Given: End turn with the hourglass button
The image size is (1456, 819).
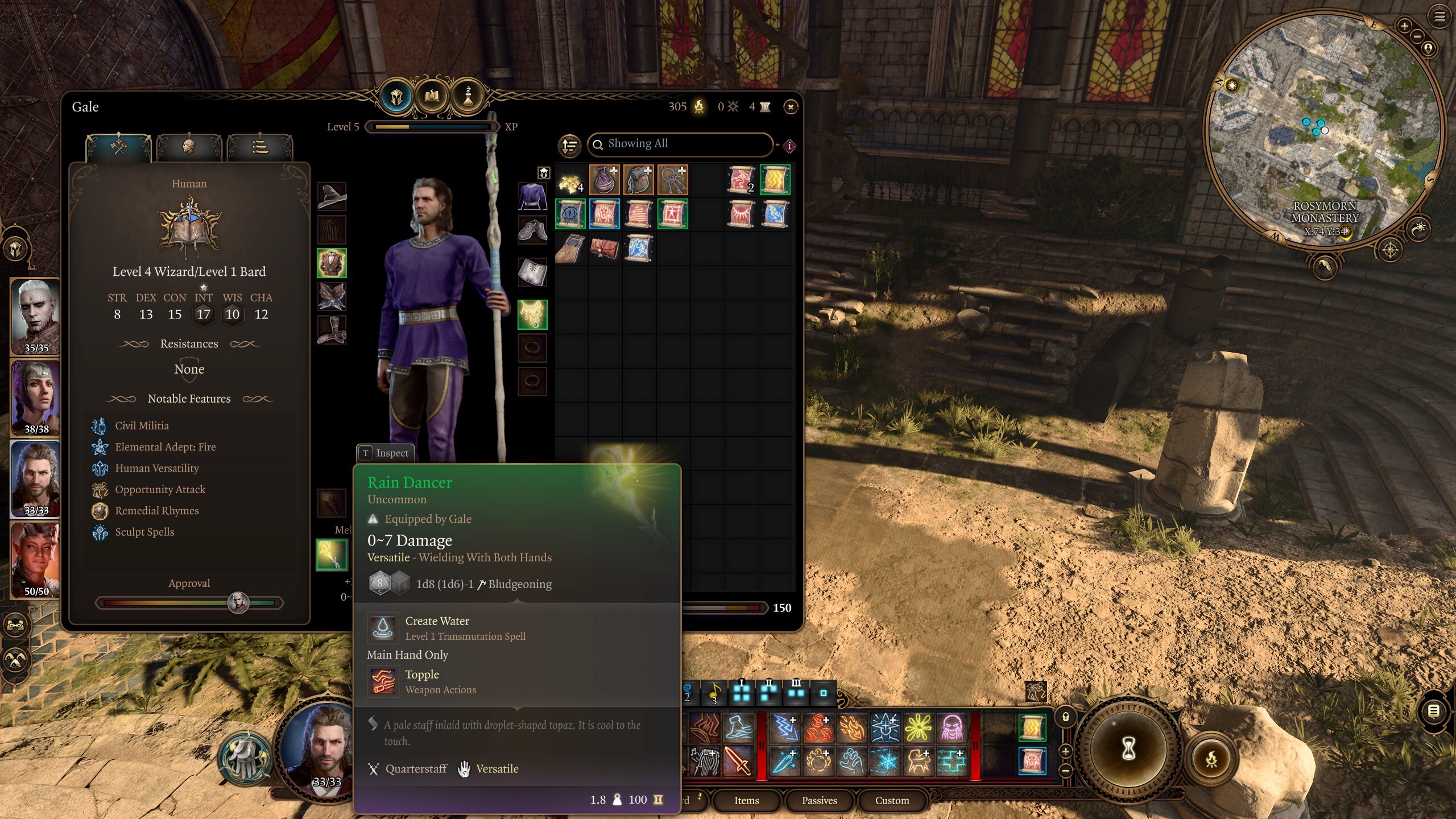Looking at the screenshot, I should point(1128,749).
